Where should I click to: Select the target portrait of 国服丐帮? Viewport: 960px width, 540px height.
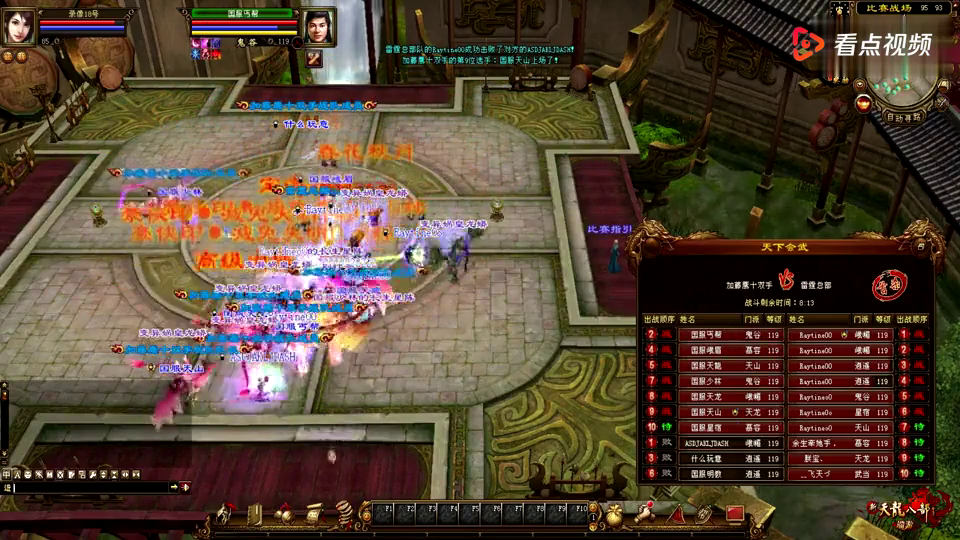pyautogui.click(x=317, y=27)
